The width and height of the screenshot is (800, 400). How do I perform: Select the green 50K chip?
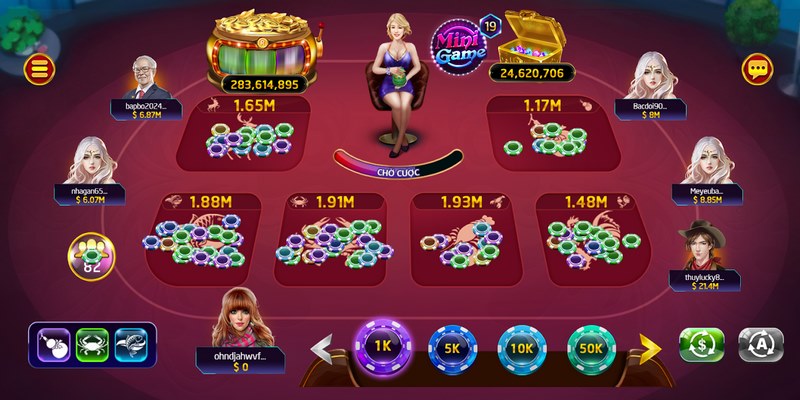point(591,348)
